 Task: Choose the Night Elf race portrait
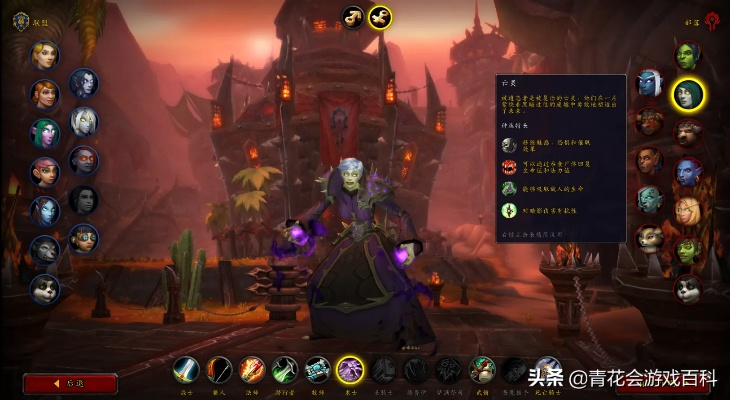pos(45,133)
